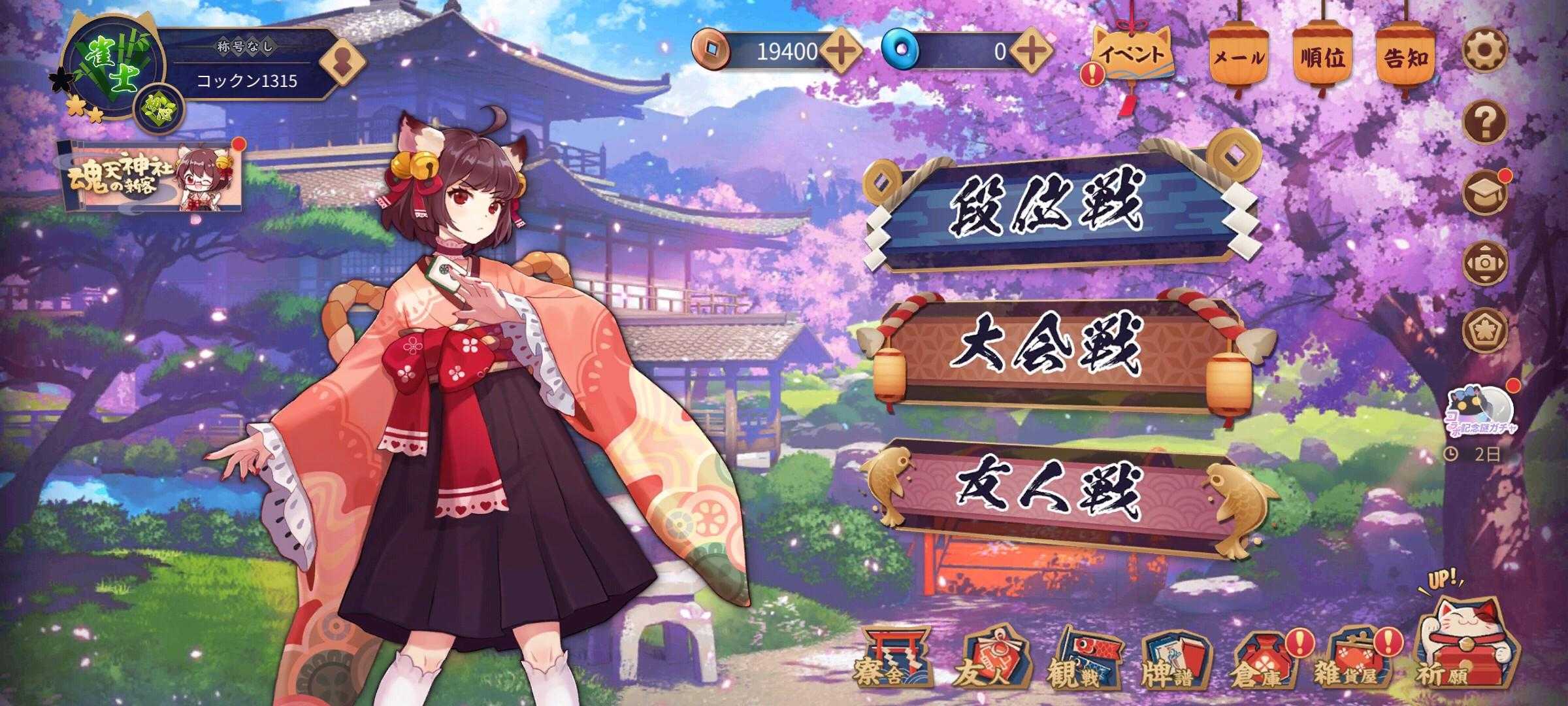This screenshot has height=706, width=1568.
Task: Open the 告知 announcements lantern
Action: coord(1405,58)
